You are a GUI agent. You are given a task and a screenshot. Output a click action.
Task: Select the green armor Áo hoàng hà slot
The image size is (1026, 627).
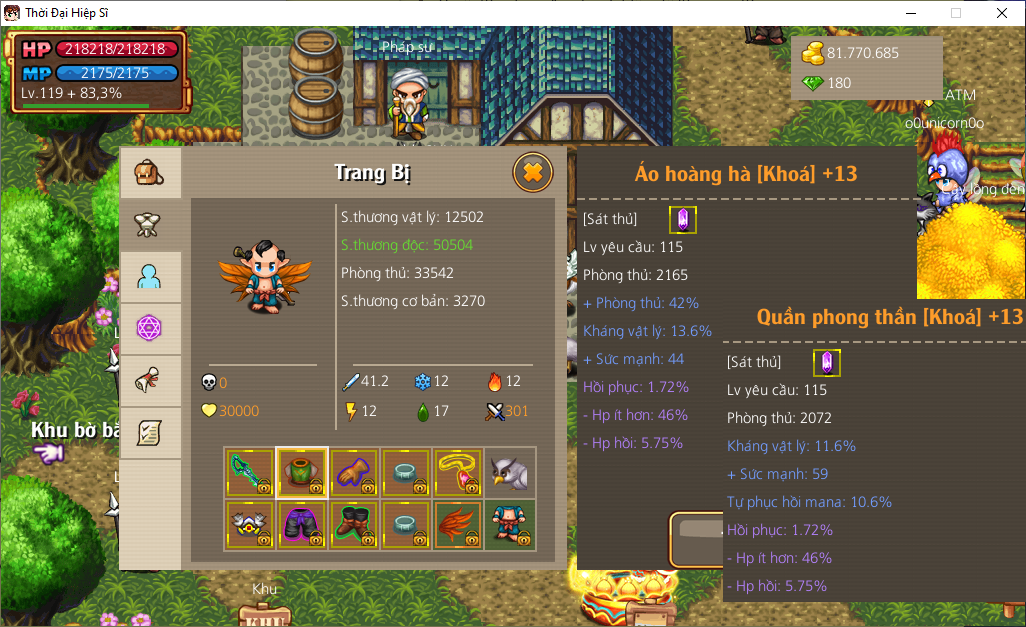coord(302,472)
